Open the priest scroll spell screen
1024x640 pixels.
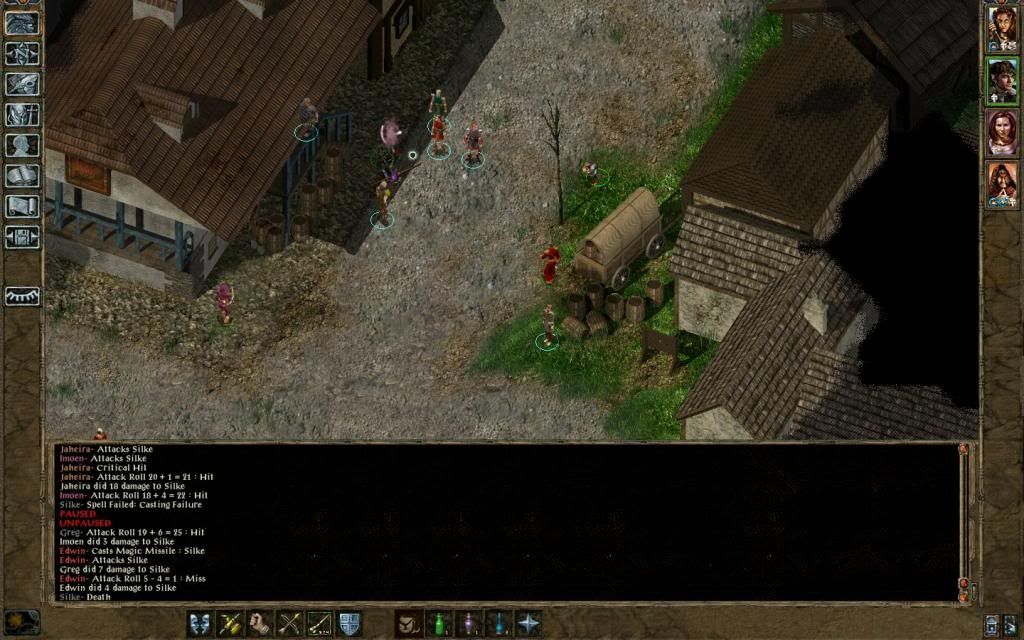tap(22, 206)
